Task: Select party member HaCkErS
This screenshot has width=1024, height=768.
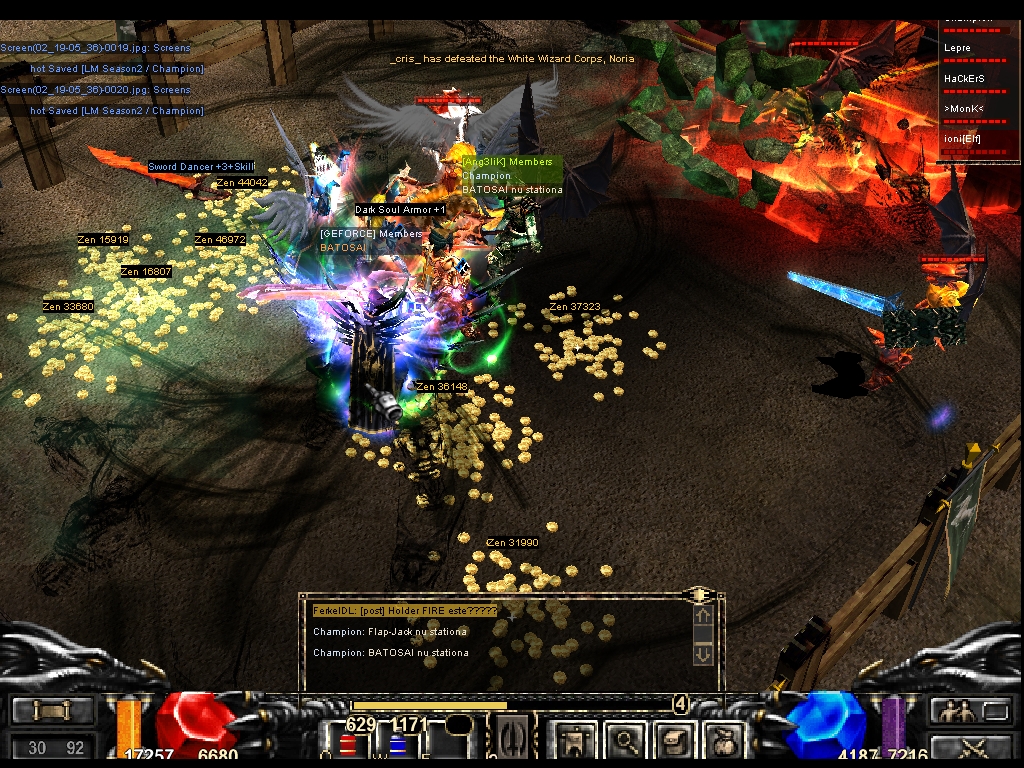Action: (980, 77)
